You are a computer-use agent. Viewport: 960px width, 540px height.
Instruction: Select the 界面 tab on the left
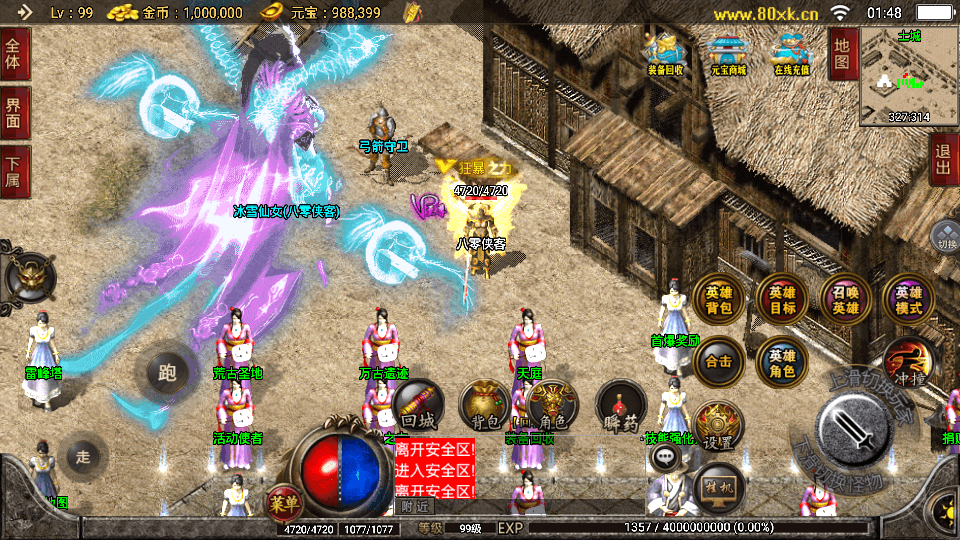[15, 111]
